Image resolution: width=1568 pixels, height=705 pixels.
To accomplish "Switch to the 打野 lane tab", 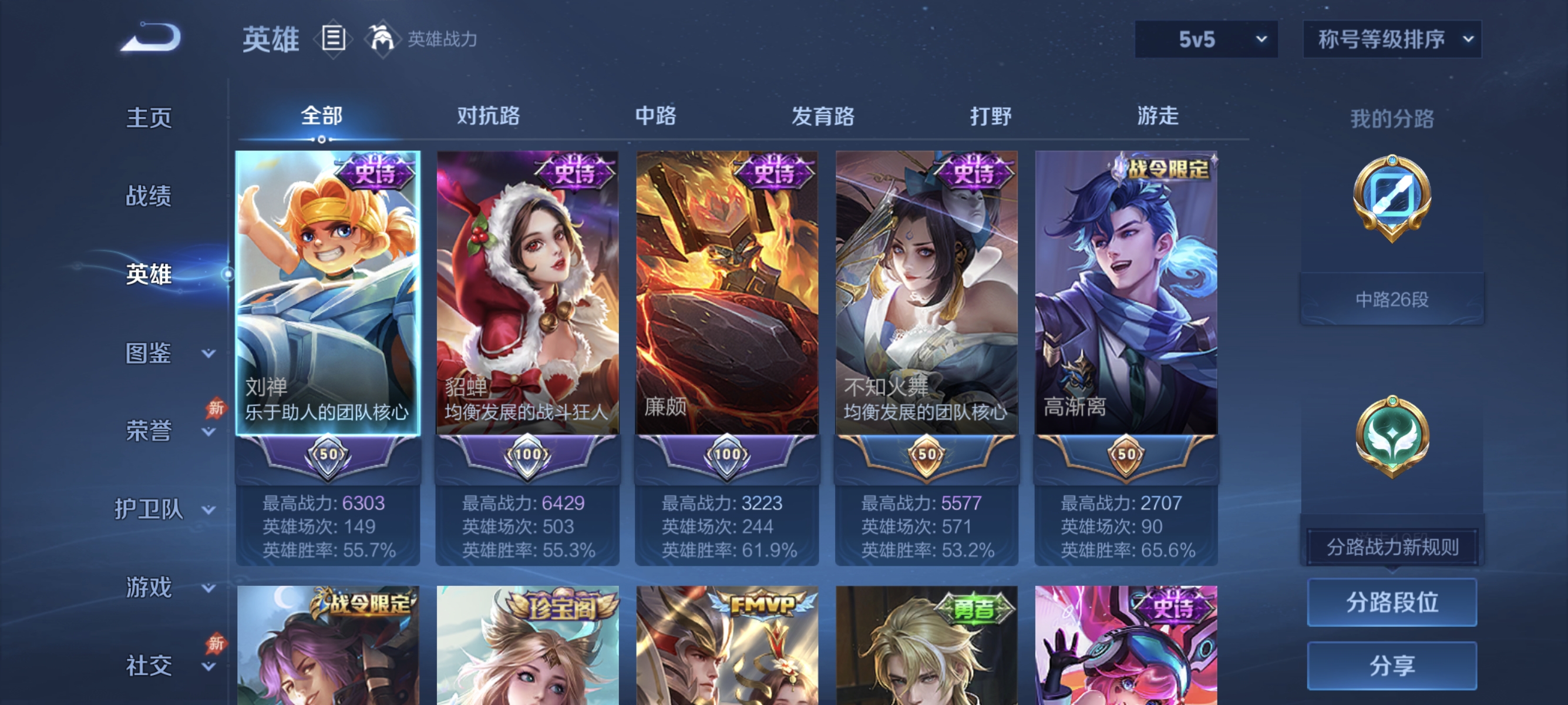I will [991, 117].
